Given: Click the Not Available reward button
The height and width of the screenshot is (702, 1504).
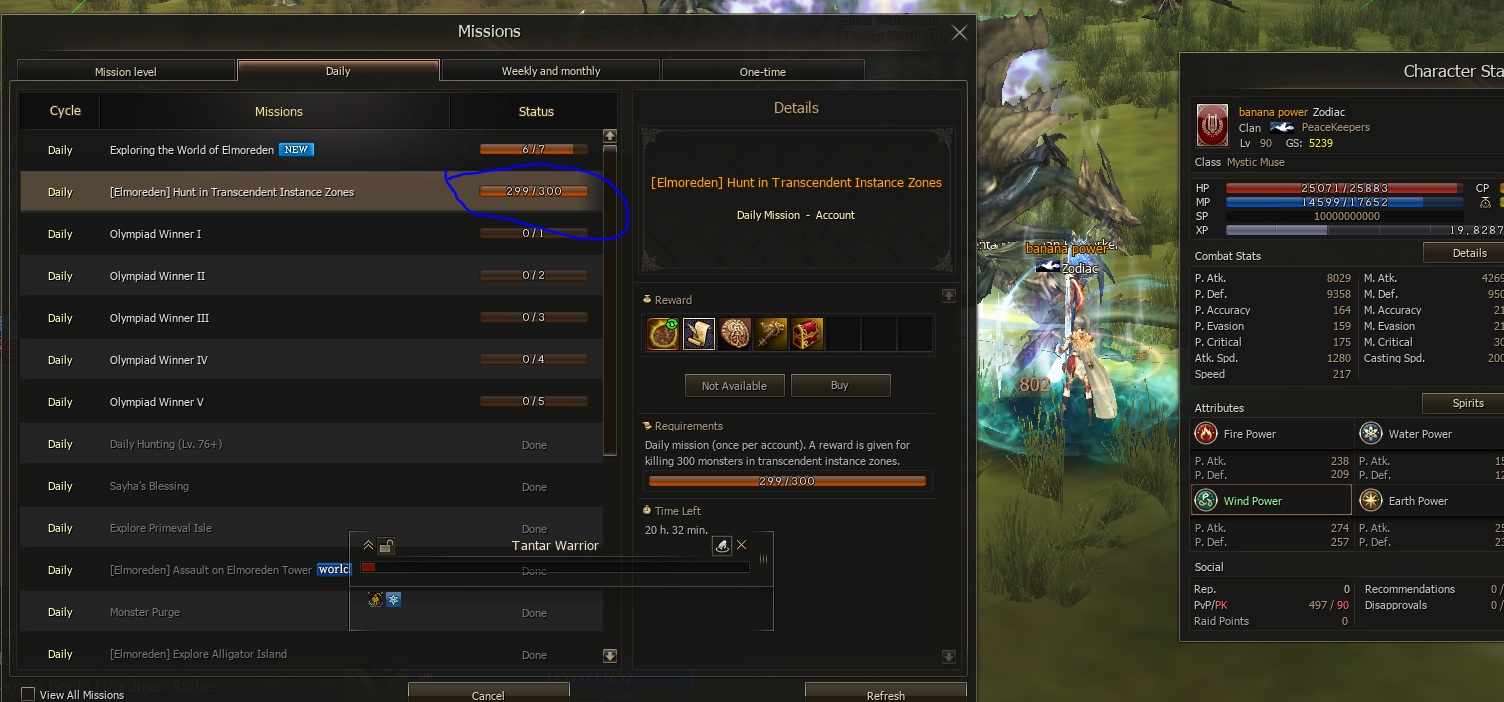Looking at the screenshot, I should click(734, 386).
